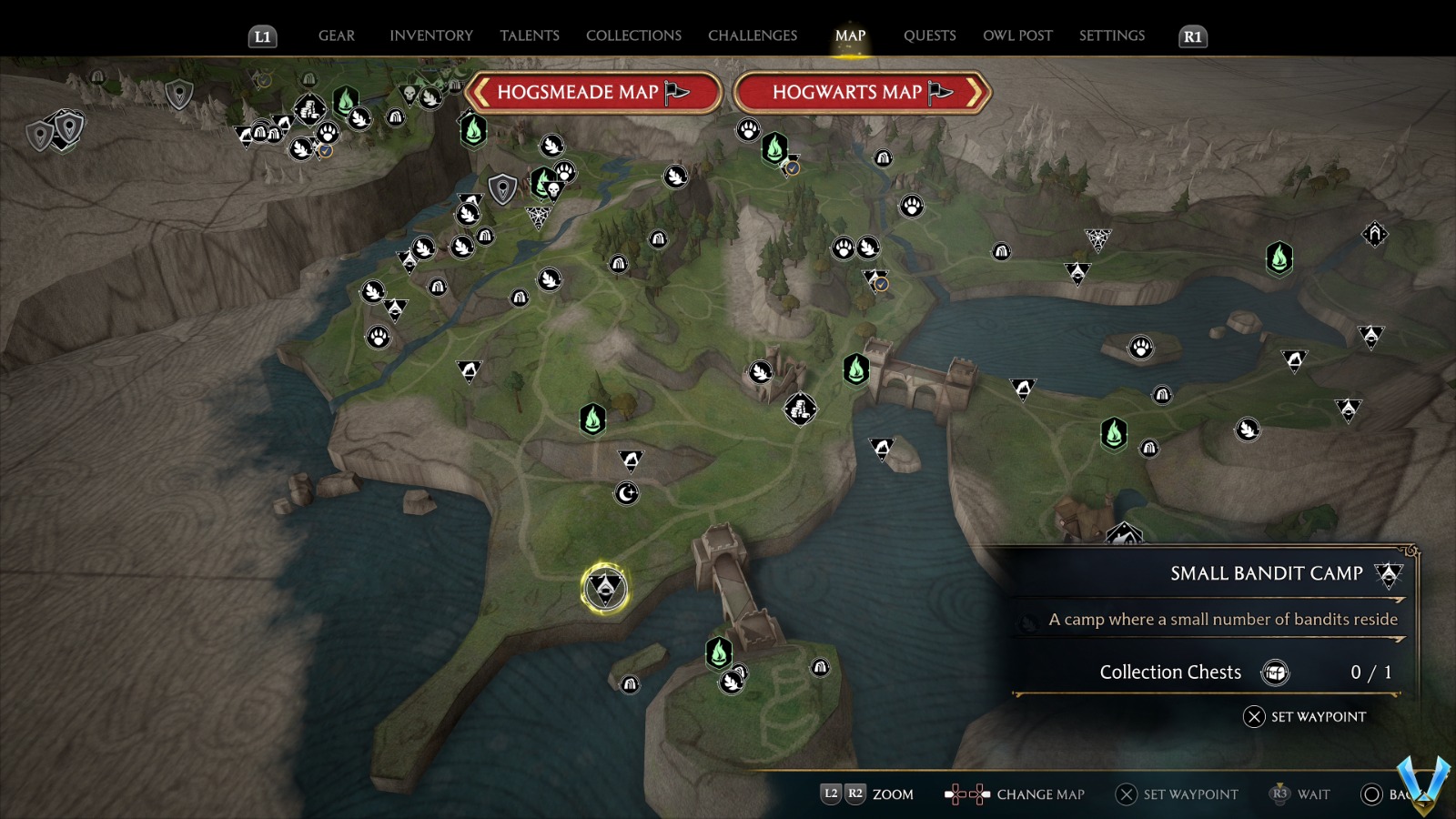Click CHANGE MAP in the bottom bar

[1040, 794]
